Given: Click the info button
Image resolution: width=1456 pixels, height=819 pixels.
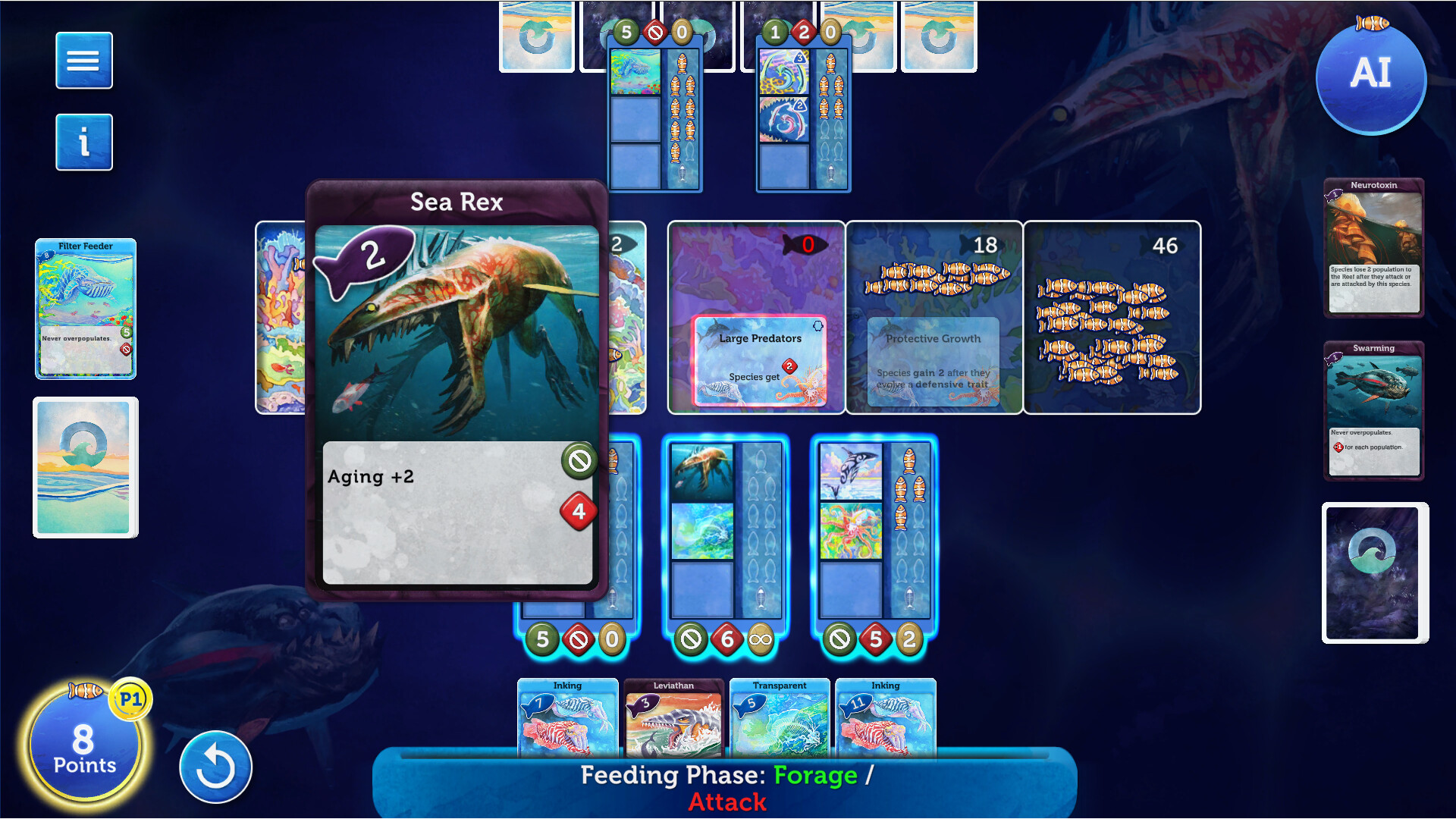Looking at the screenshot, I should click(x=83, y=142).
